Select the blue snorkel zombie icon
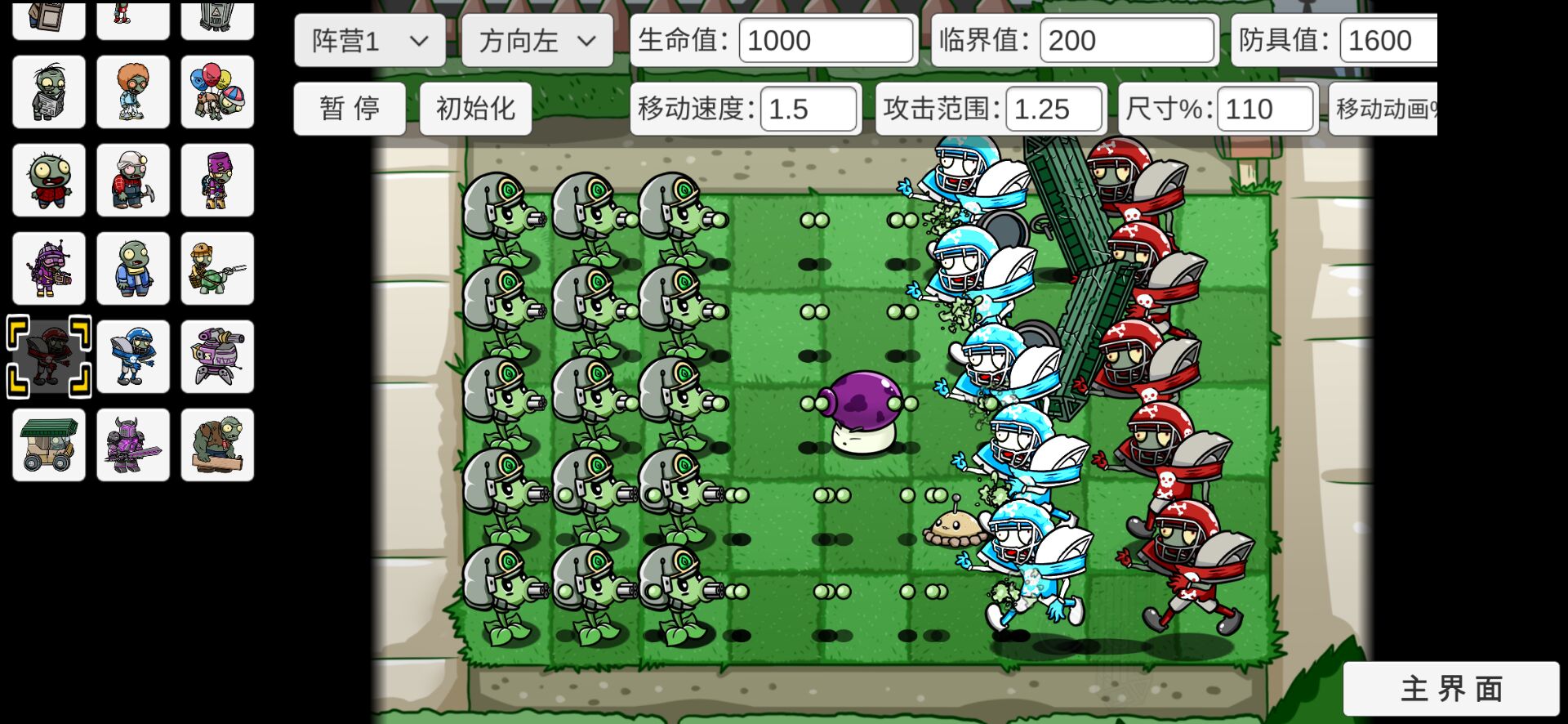1568x724 pixels. pyautogui.click(x=133, y=267)
